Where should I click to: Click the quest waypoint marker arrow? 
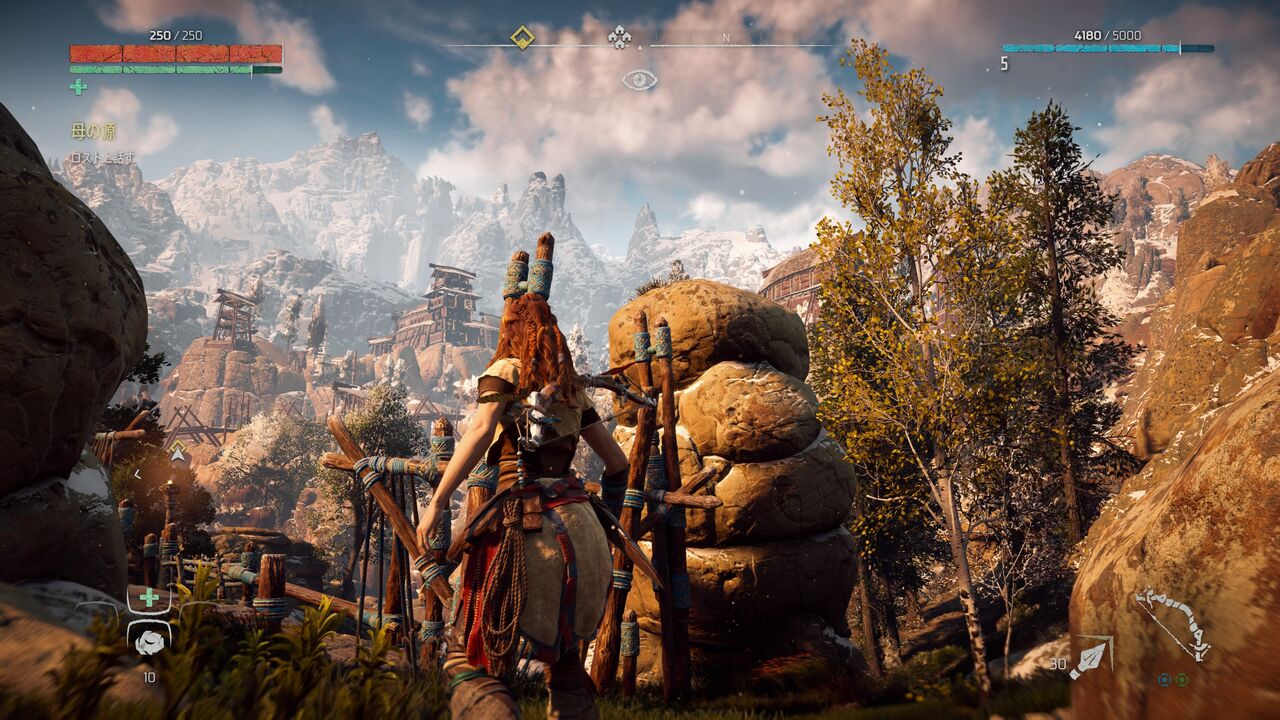(x=178, y=451)
